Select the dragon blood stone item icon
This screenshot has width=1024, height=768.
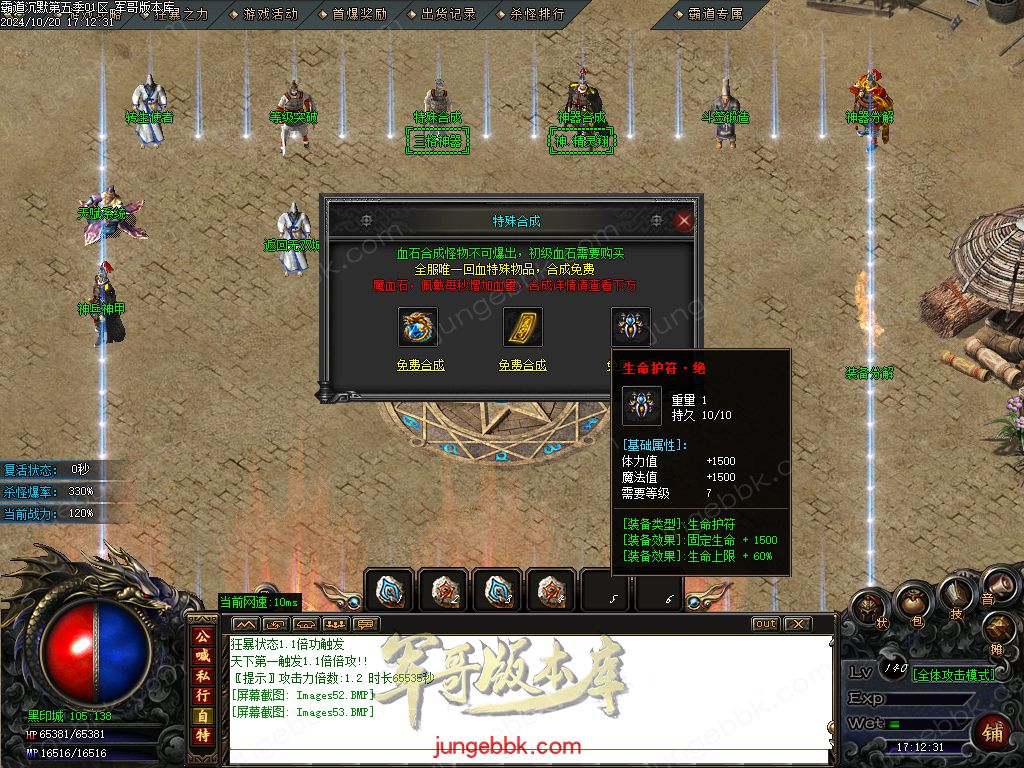click(418, 327)
